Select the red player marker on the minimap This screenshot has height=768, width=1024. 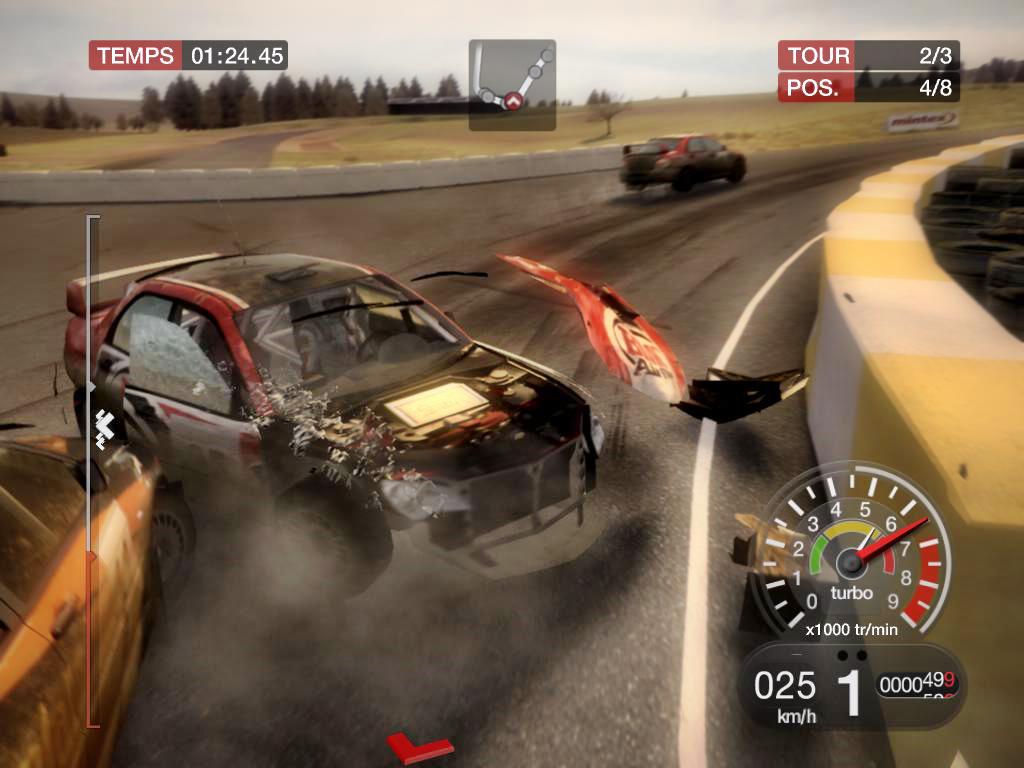514,100
